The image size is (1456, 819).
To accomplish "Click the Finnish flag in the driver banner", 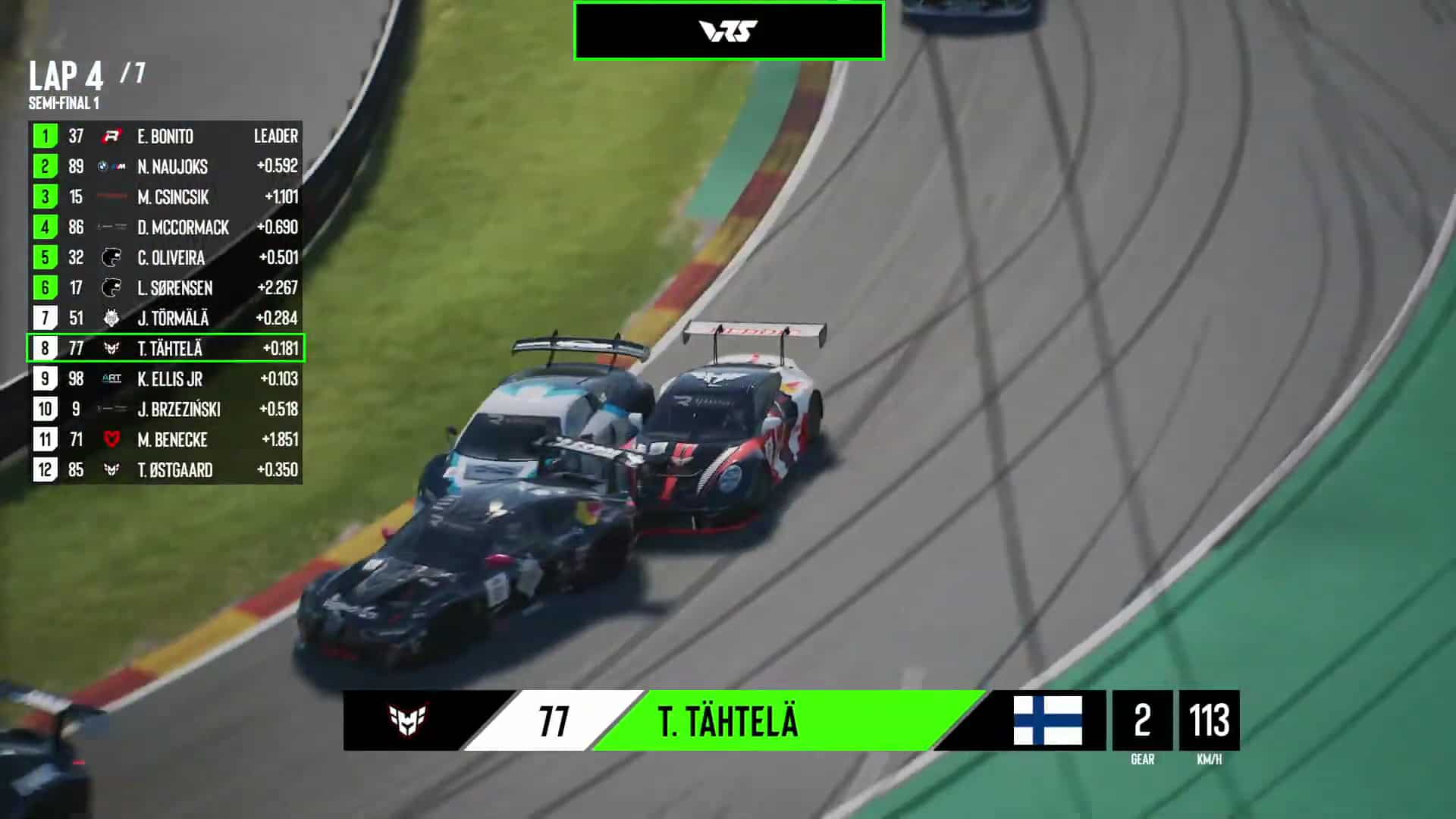I will tap(1047, 722).
